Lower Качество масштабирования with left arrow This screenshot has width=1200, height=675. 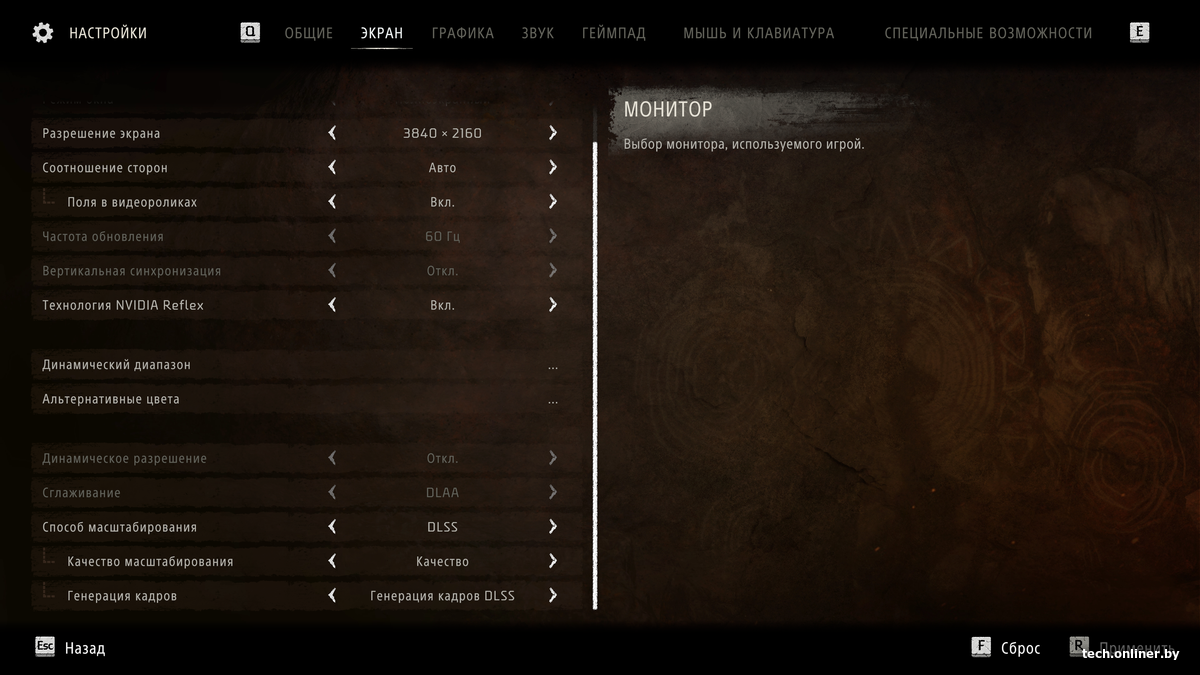[x=332, y=561]
